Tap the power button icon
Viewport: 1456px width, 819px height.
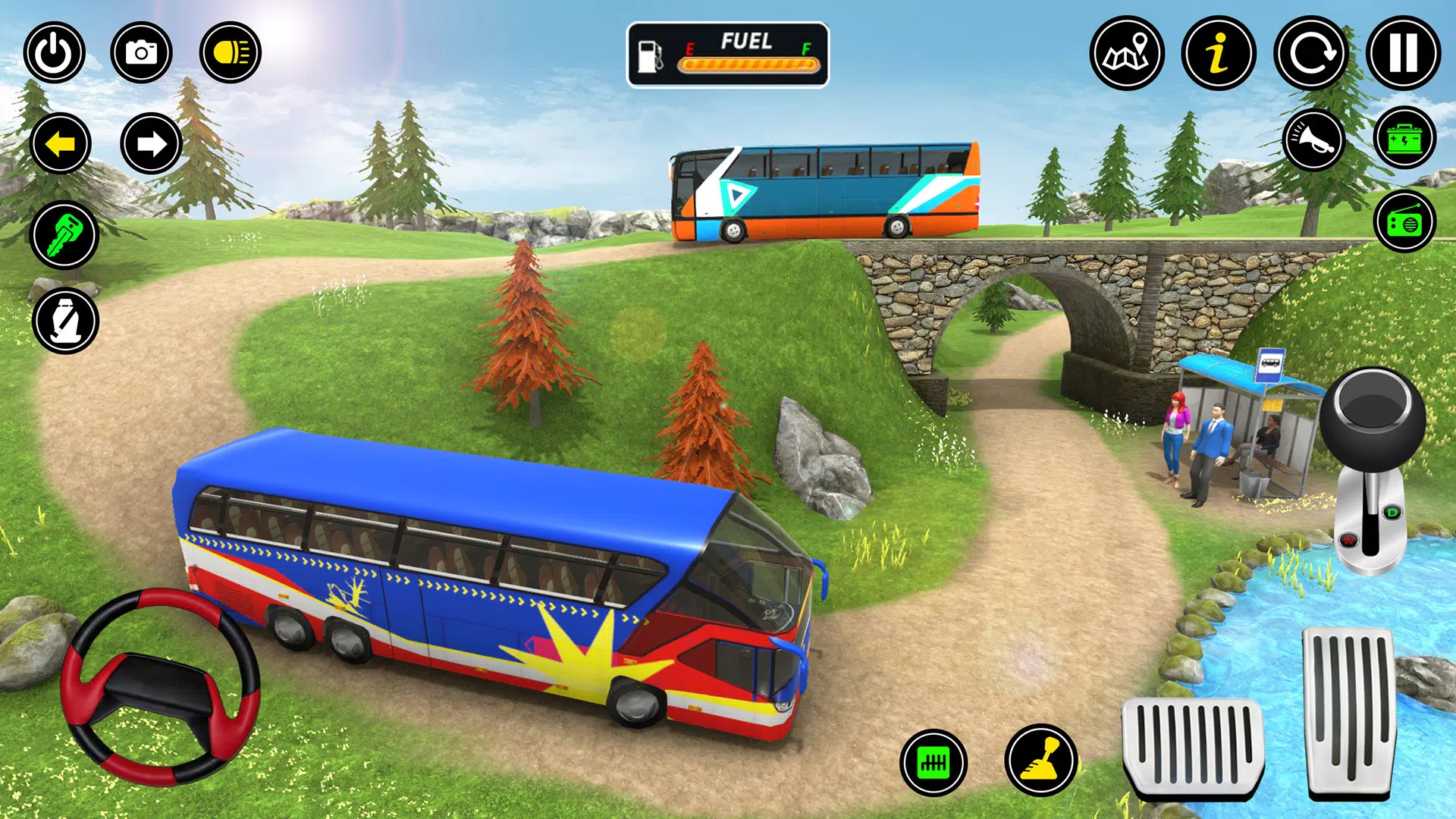(54, 53)
